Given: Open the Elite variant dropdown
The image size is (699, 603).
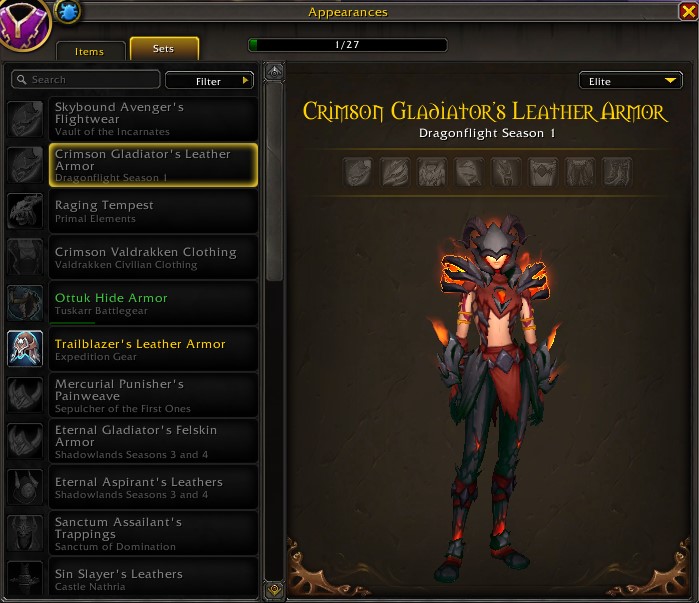Looking at the screenshot, I should pyautogui.click(x=630, y=81).
